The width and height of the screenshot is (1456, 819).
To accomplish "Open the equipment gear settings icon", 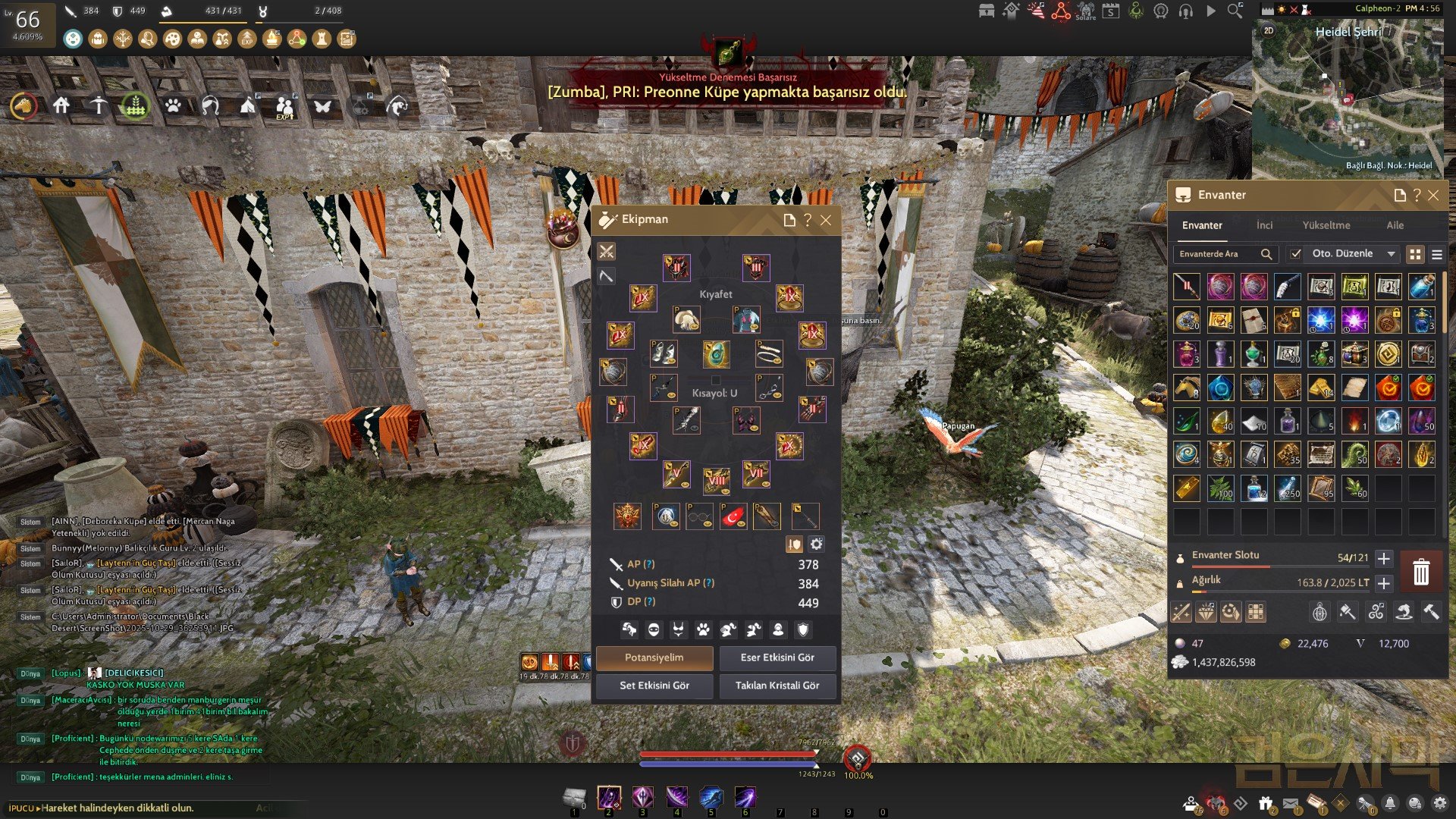I will point(816,544).
